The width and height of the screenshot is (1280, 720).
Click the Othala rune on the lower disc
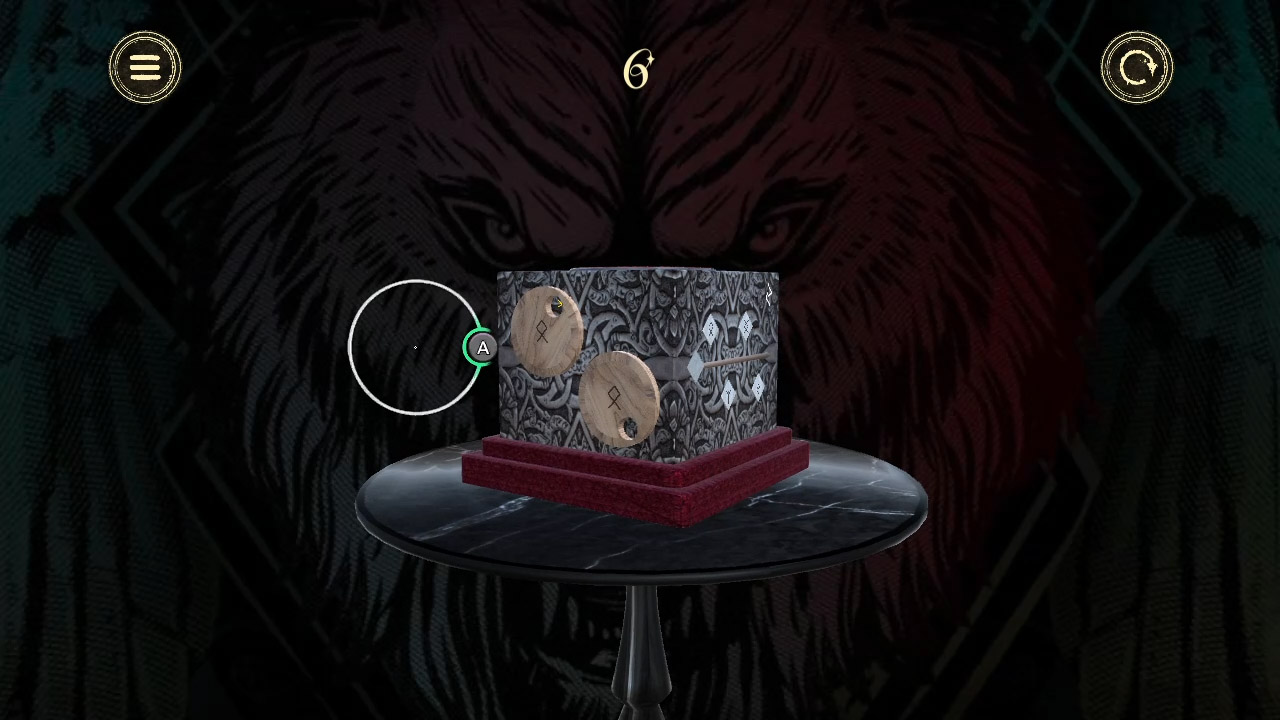click(x=614, y=397)
